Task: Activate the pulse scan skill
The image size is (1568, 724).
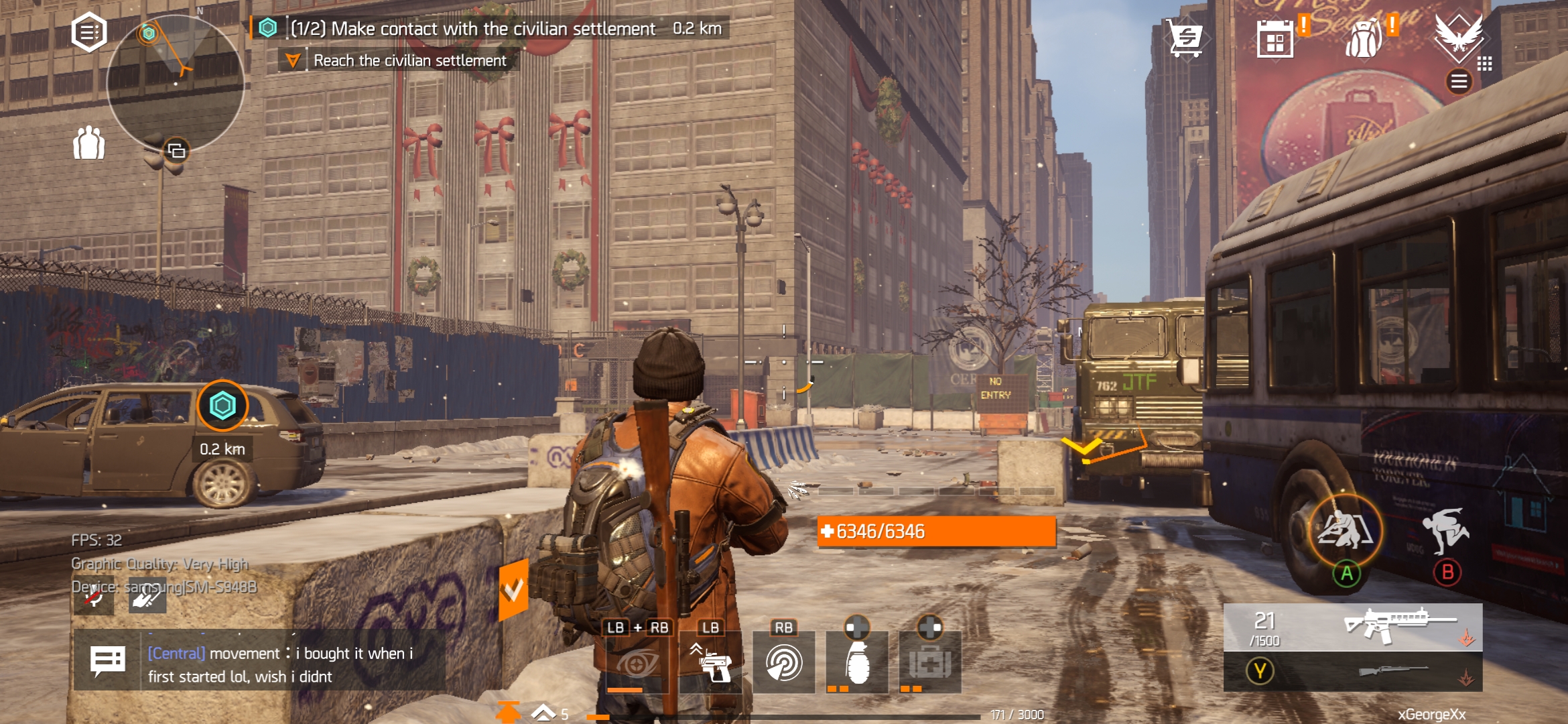Action: 637,663
